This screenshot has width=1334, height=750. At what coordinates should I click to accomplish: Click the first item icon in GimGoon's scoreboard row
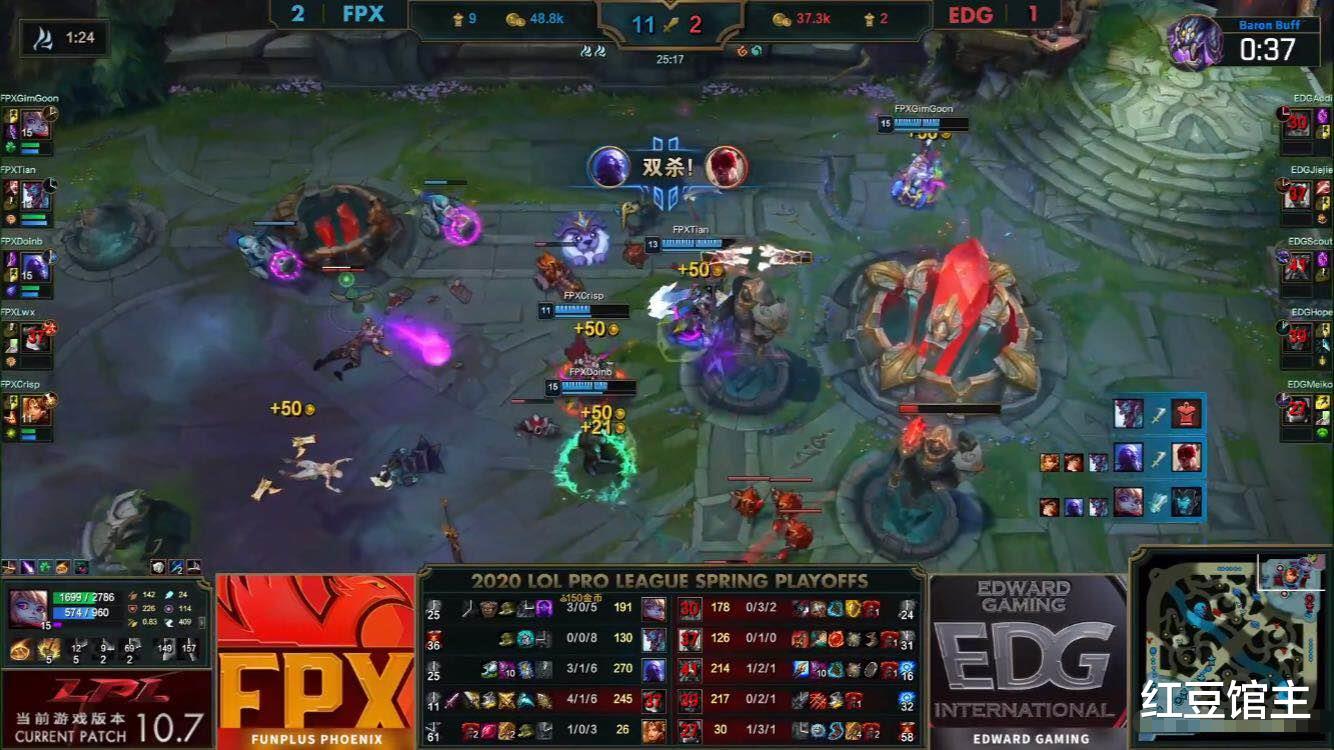click(x=466, y=607)
